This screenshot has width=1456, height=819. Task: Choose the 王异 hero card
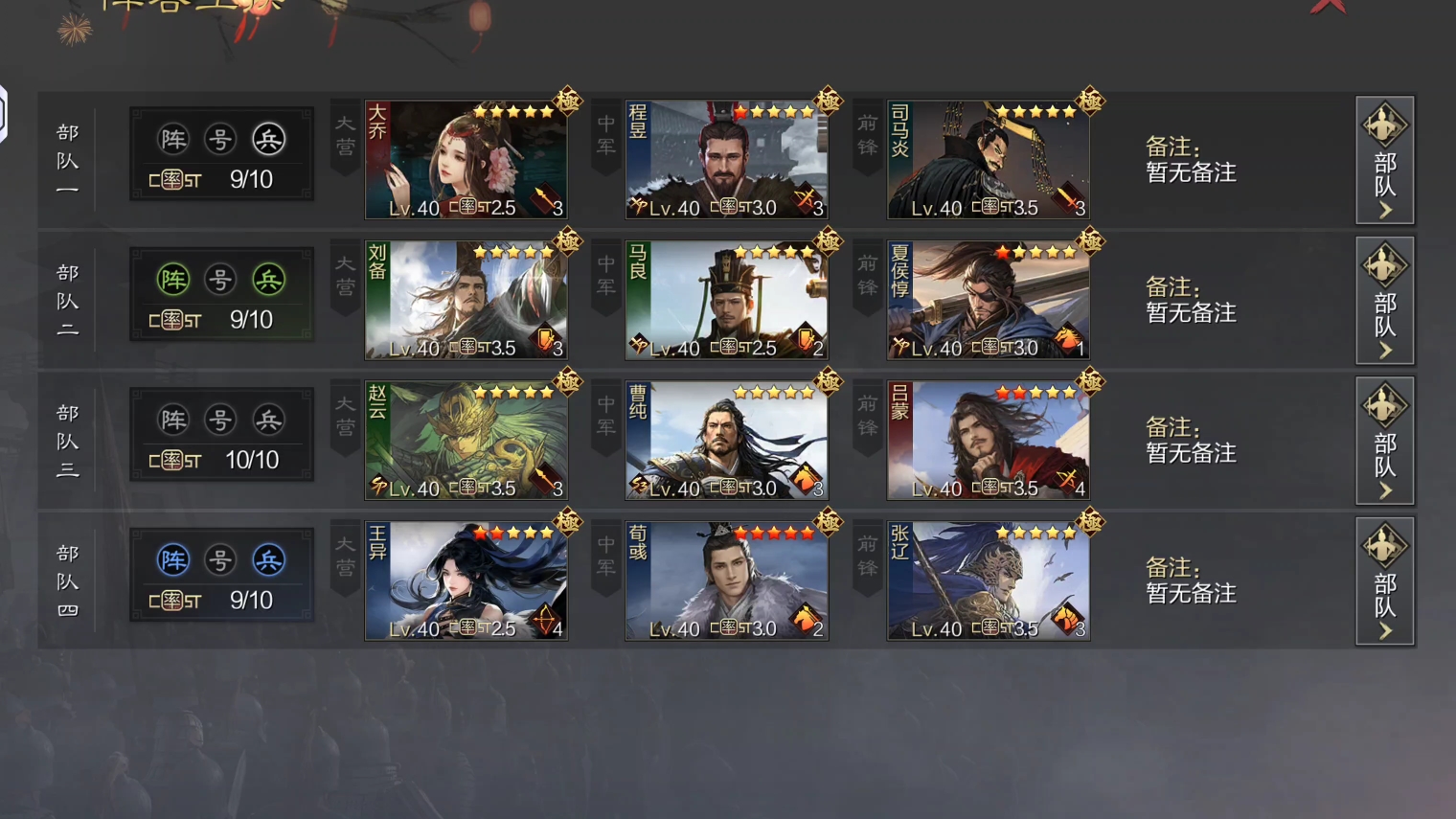pos(466,581)
